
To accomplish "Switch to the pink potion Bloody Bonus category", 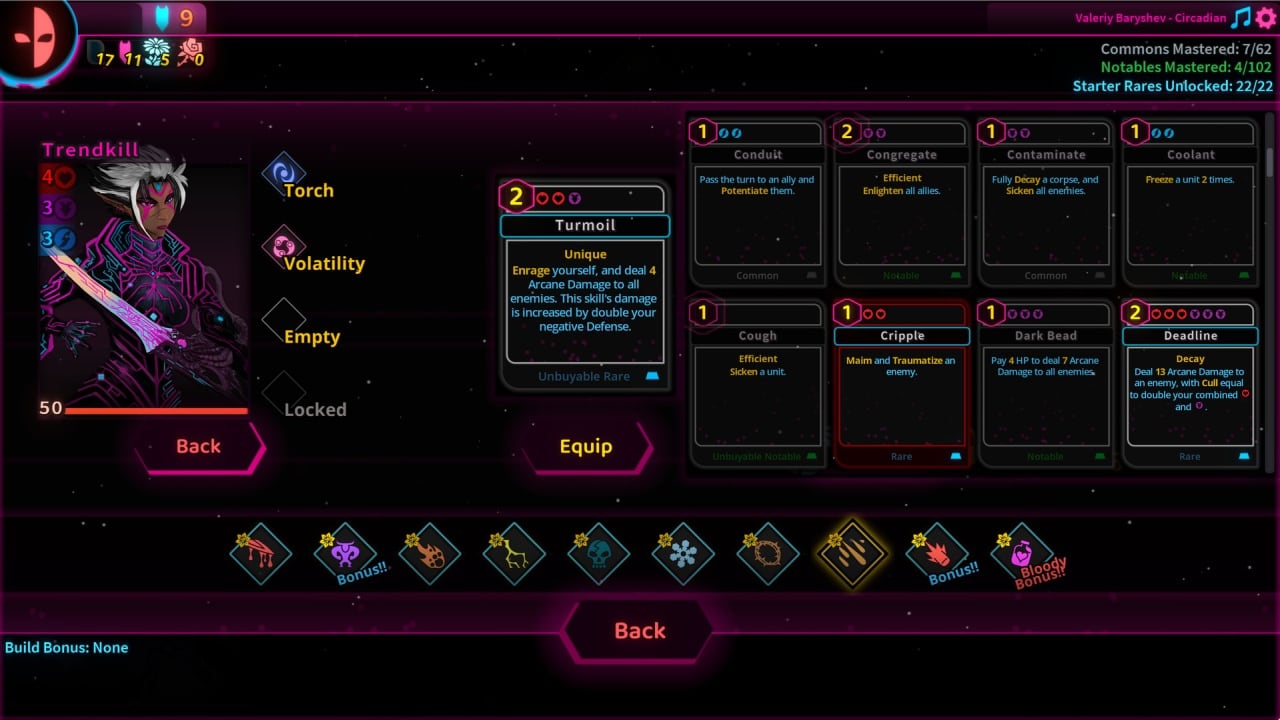I will 1022,554.
